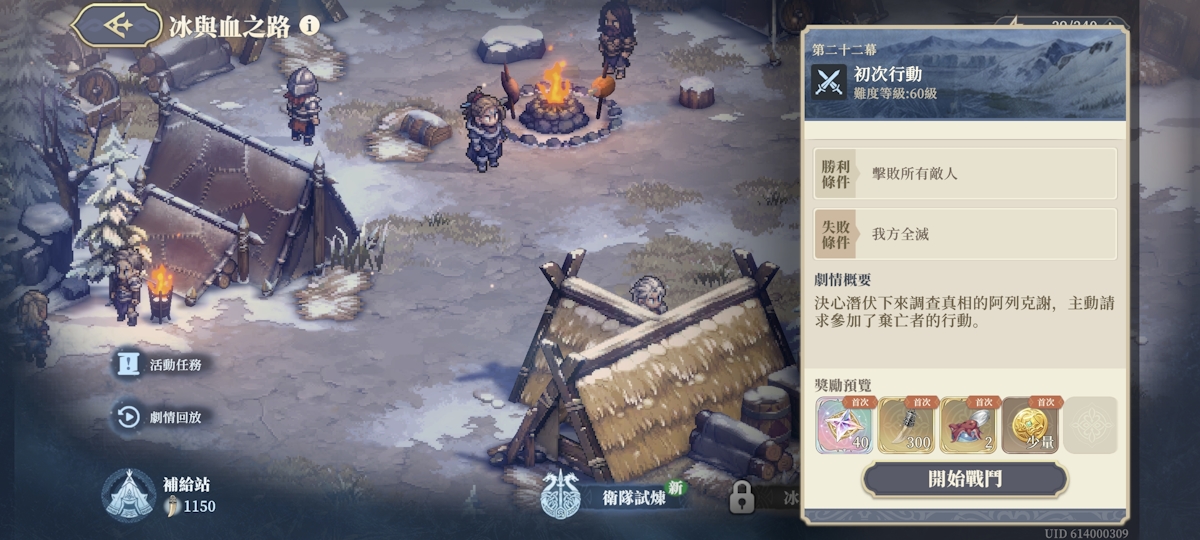Inspect the purple star crystal reward
The height and width of the screenshot is (540, 1200).
(x=845, y=425)
